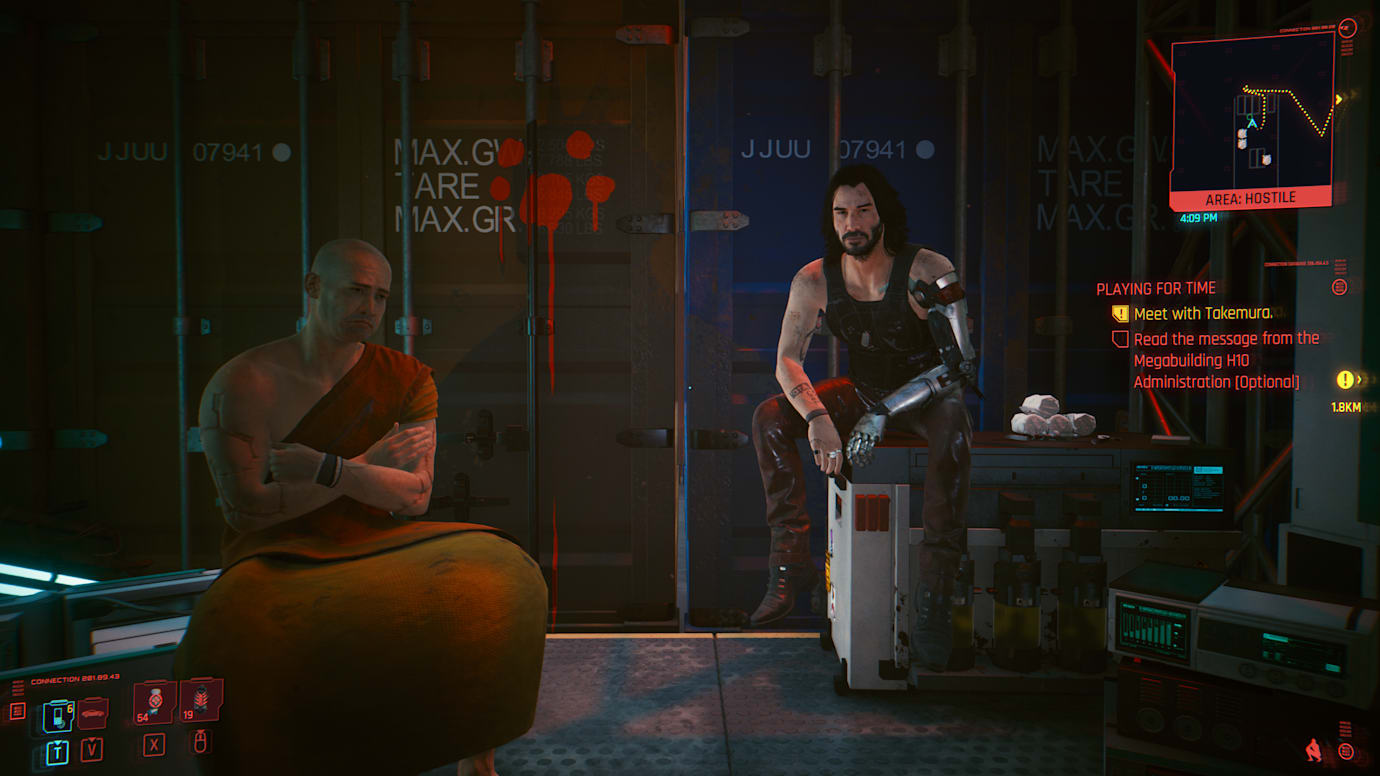1380x776 pixels.
Task: Click the crouch stance icon bottom right
Action: pyautogui.click(x=1313, y=750)
